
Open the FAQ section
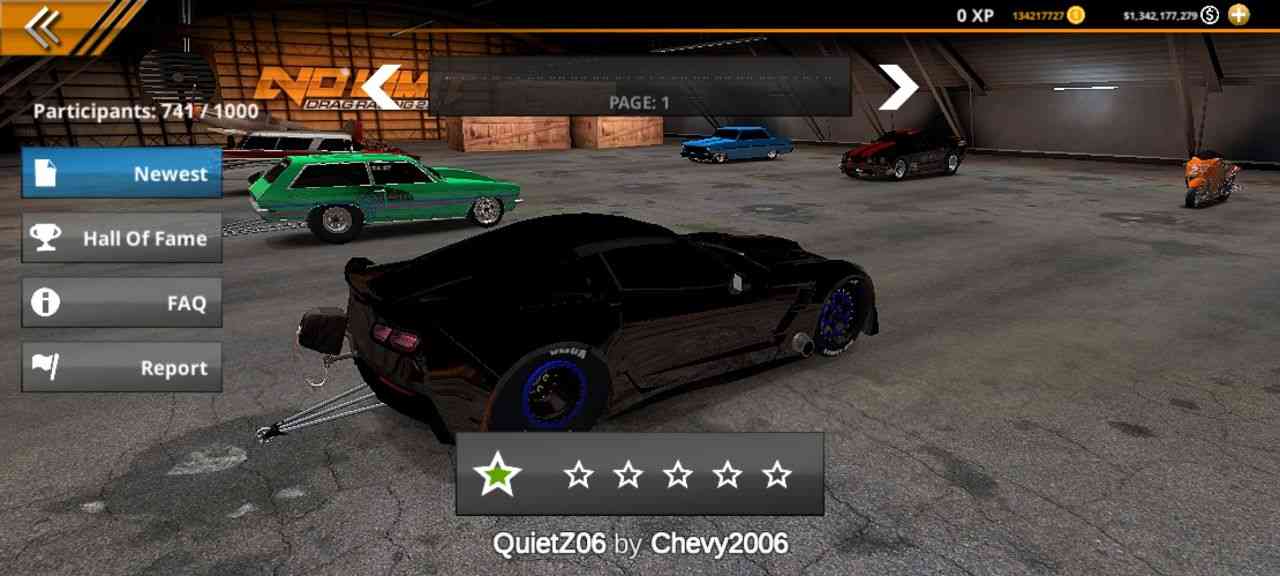pyautogui.click(x=122, y=303)
